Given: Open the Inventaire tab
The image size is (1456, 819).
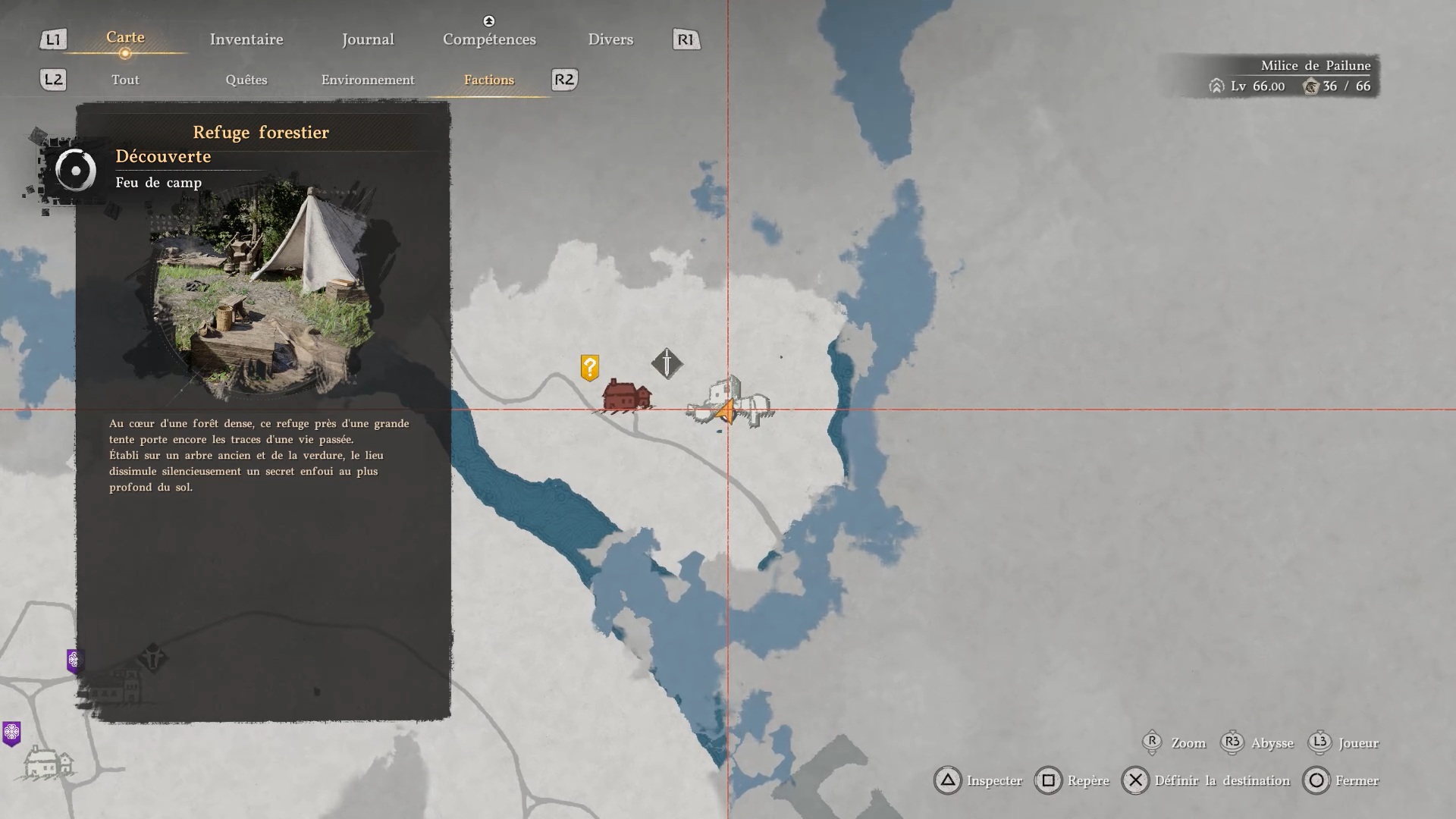Looking at the screenshot, I should (246, 39).
